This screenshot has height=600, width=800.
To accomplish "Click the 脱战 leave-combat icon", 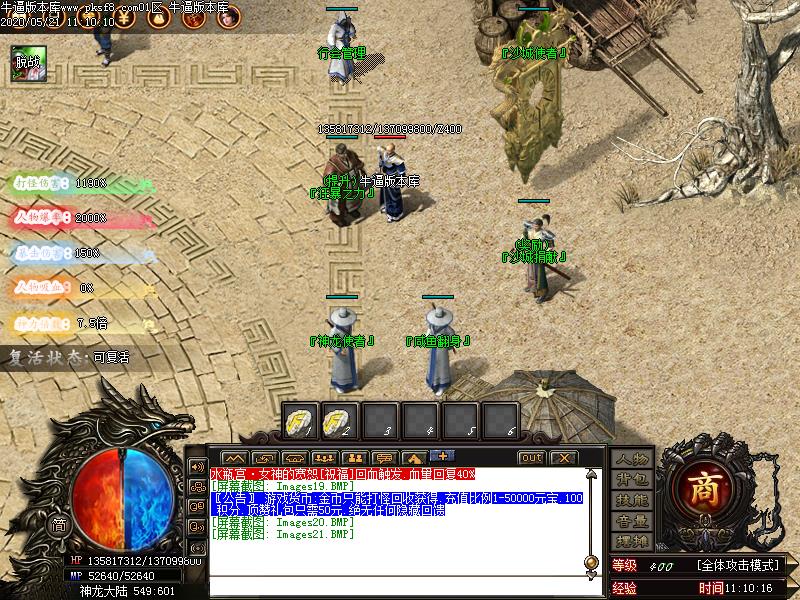I will pos(26,62).
